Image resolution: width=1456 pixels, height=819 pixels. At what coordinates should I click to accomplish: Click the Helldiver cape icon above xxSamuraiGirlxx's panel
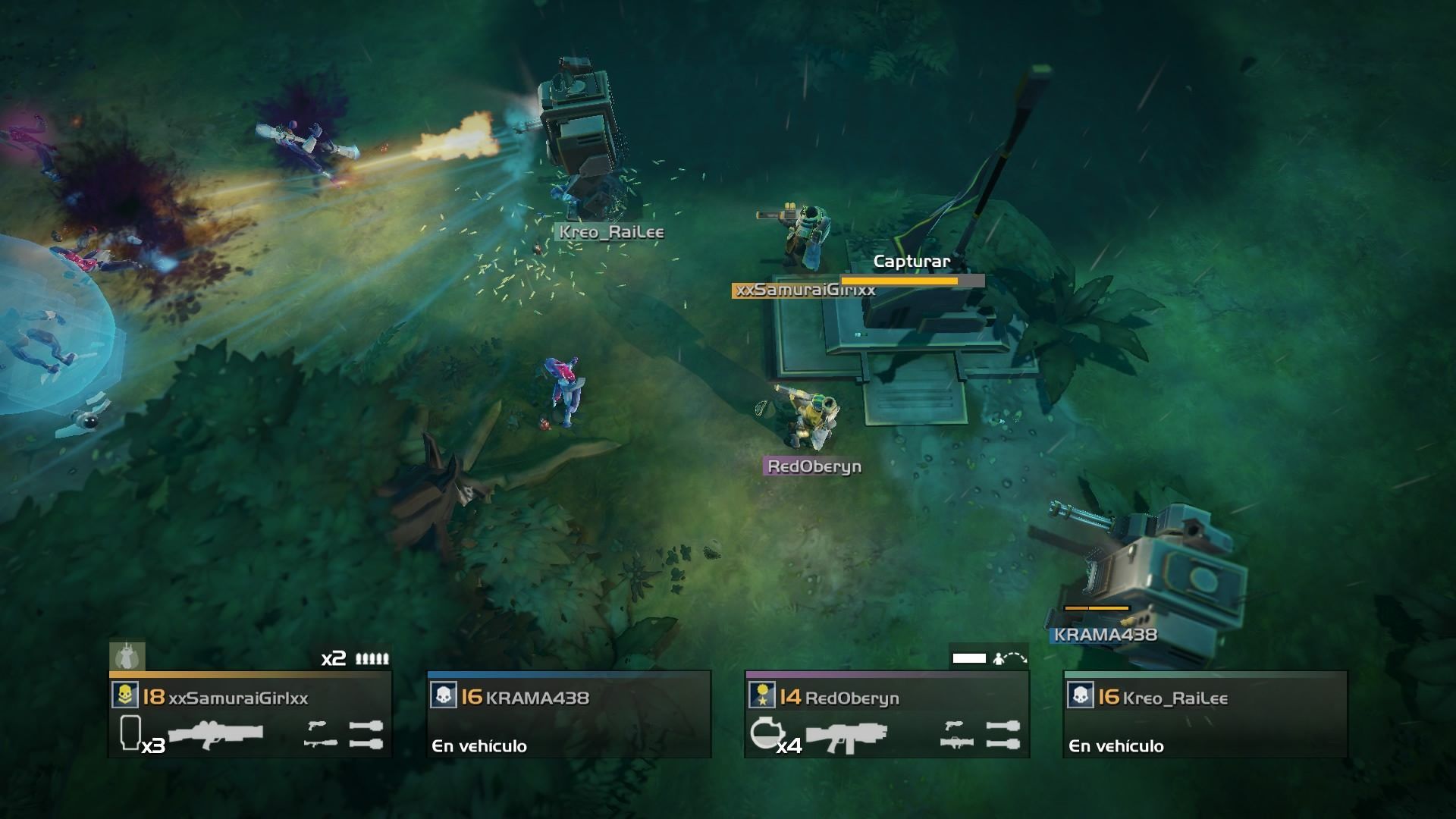[127, 658]
